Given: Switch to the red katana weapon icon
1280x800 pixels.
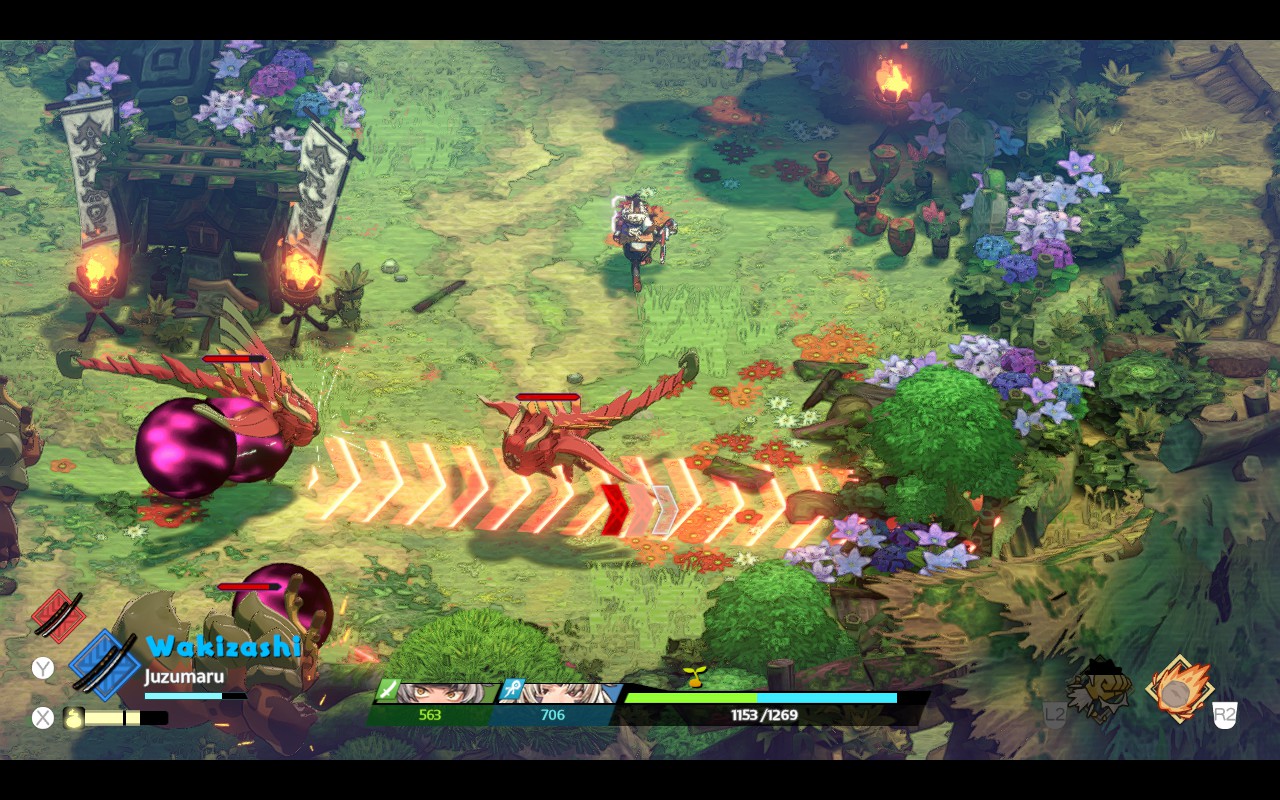Looking at the screenshot, I should pos(57,614).
